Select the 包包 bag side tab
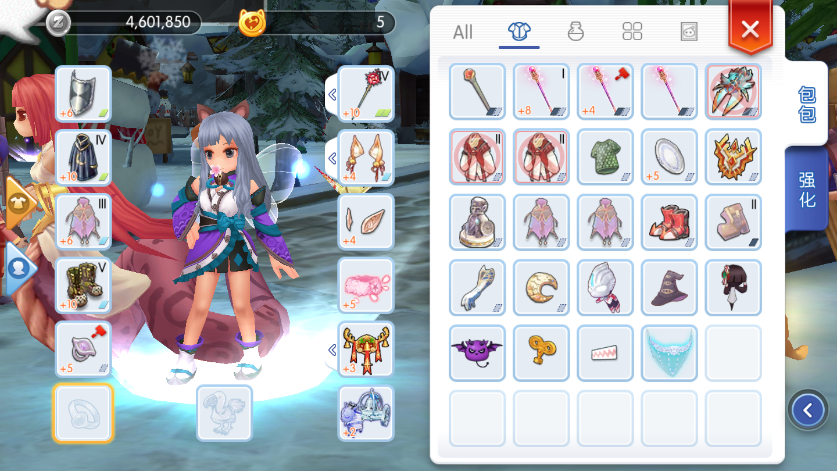837x471 pixels. (x=806, y=103)
